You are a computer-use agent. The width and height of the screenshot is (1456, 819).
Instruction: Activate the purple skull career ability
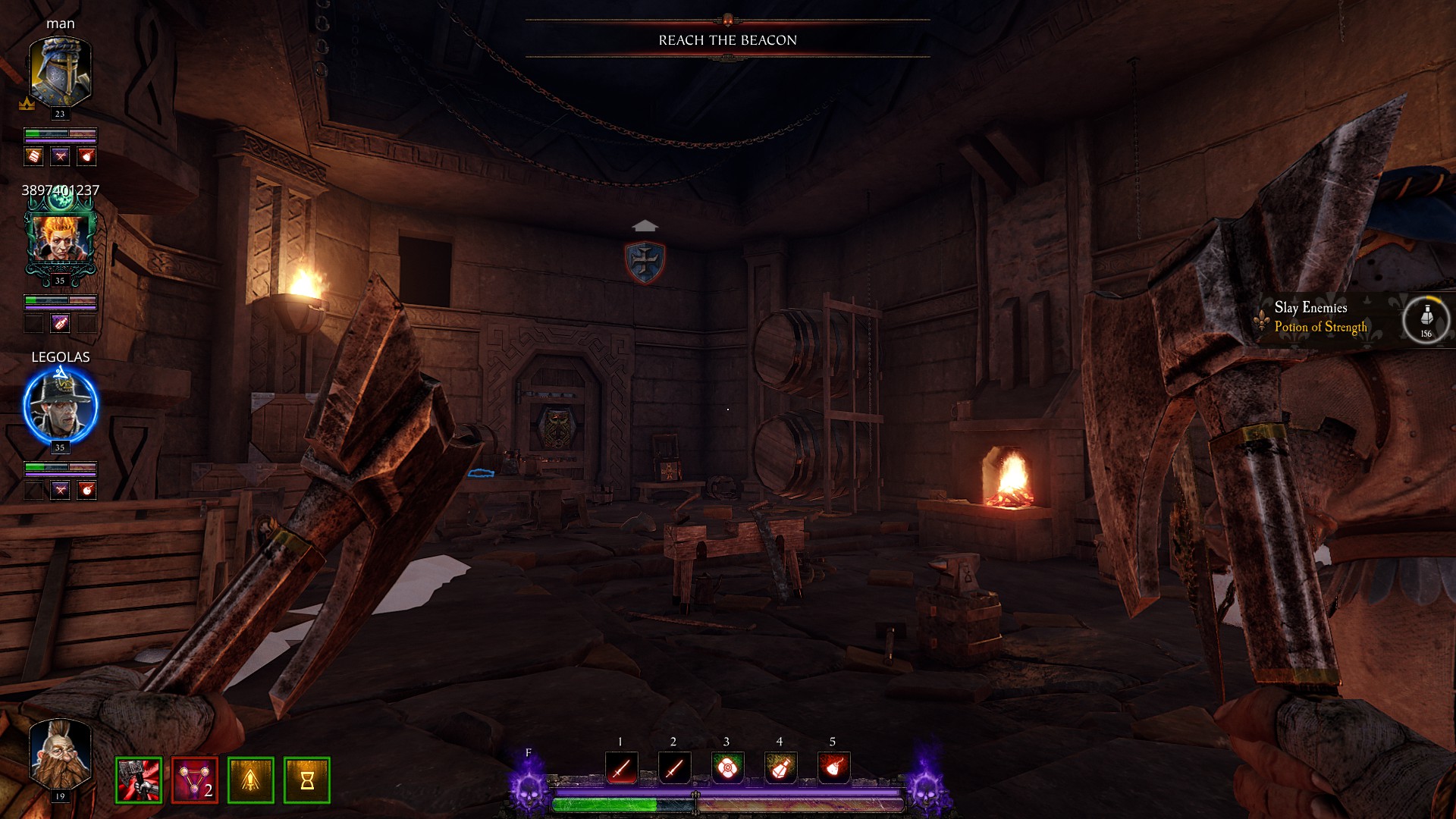coord(529,786)
